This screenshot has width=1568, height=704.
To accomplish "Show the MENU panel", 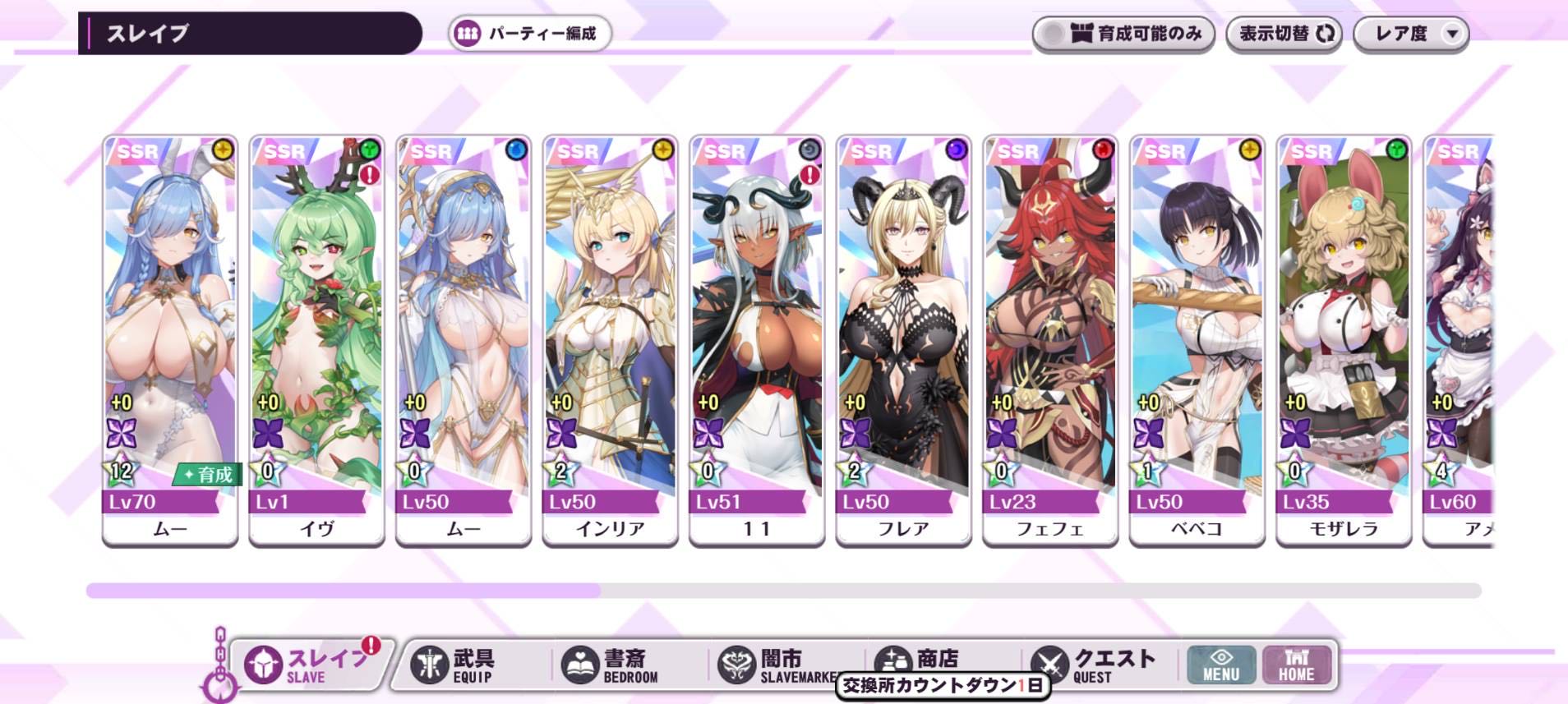I will pos(1221,665).
